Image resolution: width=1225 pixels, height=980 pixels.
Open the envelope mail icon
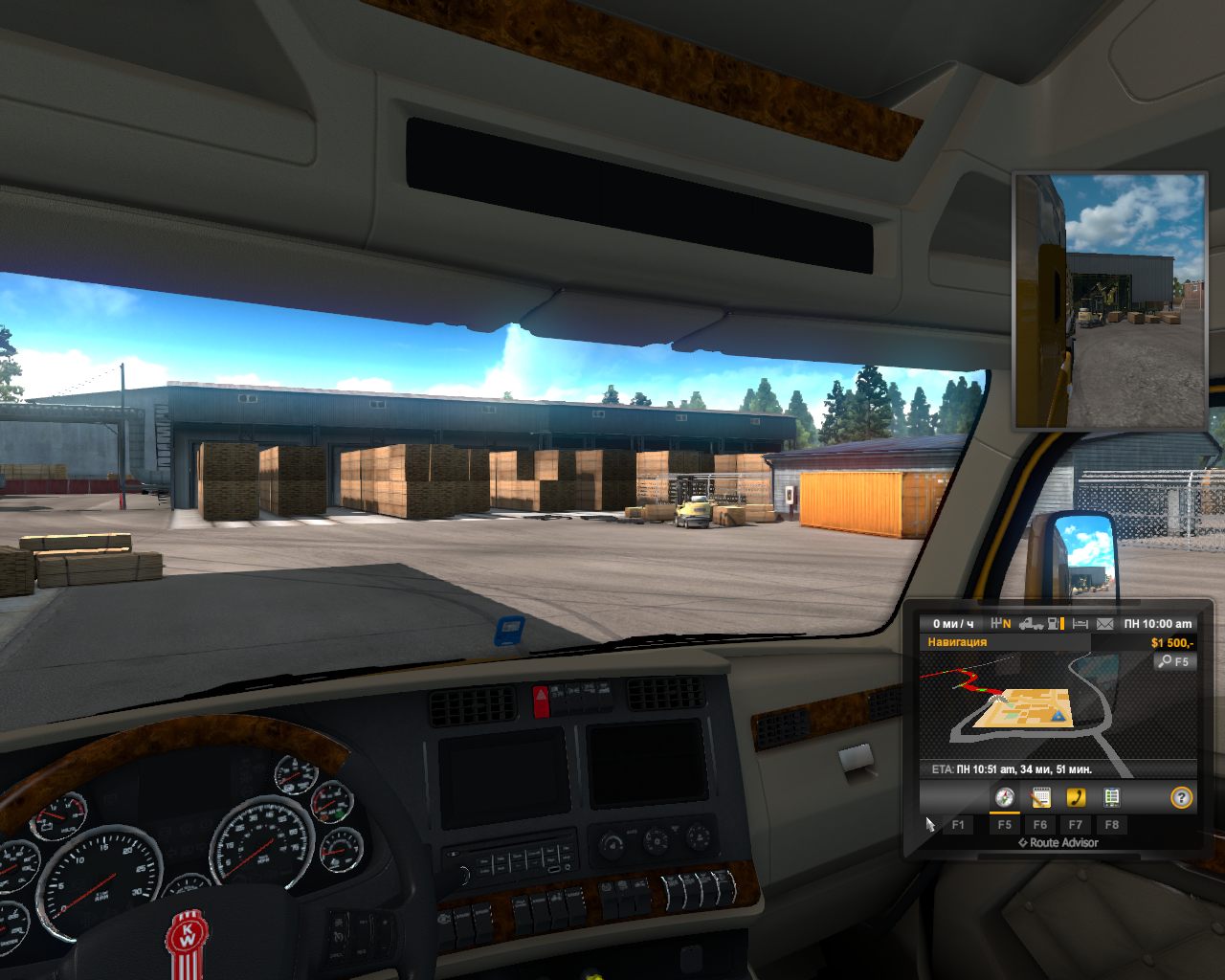pos(1105,624)
